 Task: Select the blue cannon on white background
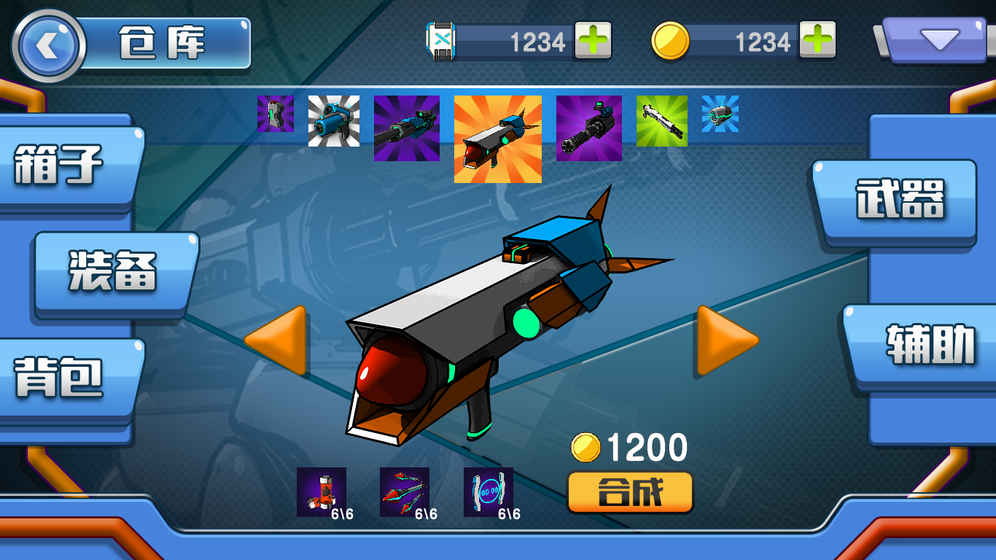click(333, 121)
